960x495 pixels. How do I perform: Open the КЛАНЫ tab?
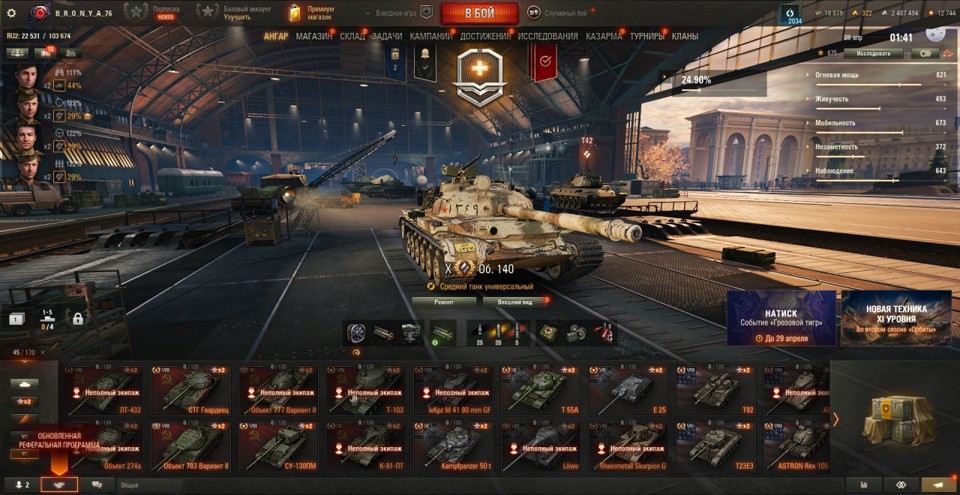[685, 36]
